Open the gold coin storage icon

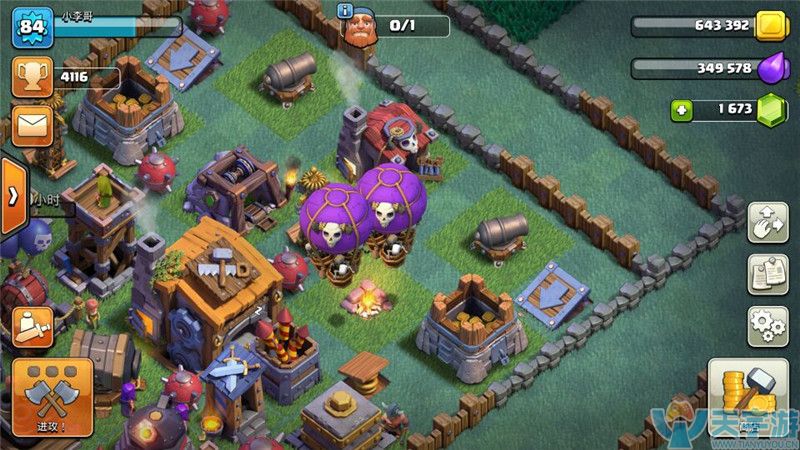[x=771, y=25]
